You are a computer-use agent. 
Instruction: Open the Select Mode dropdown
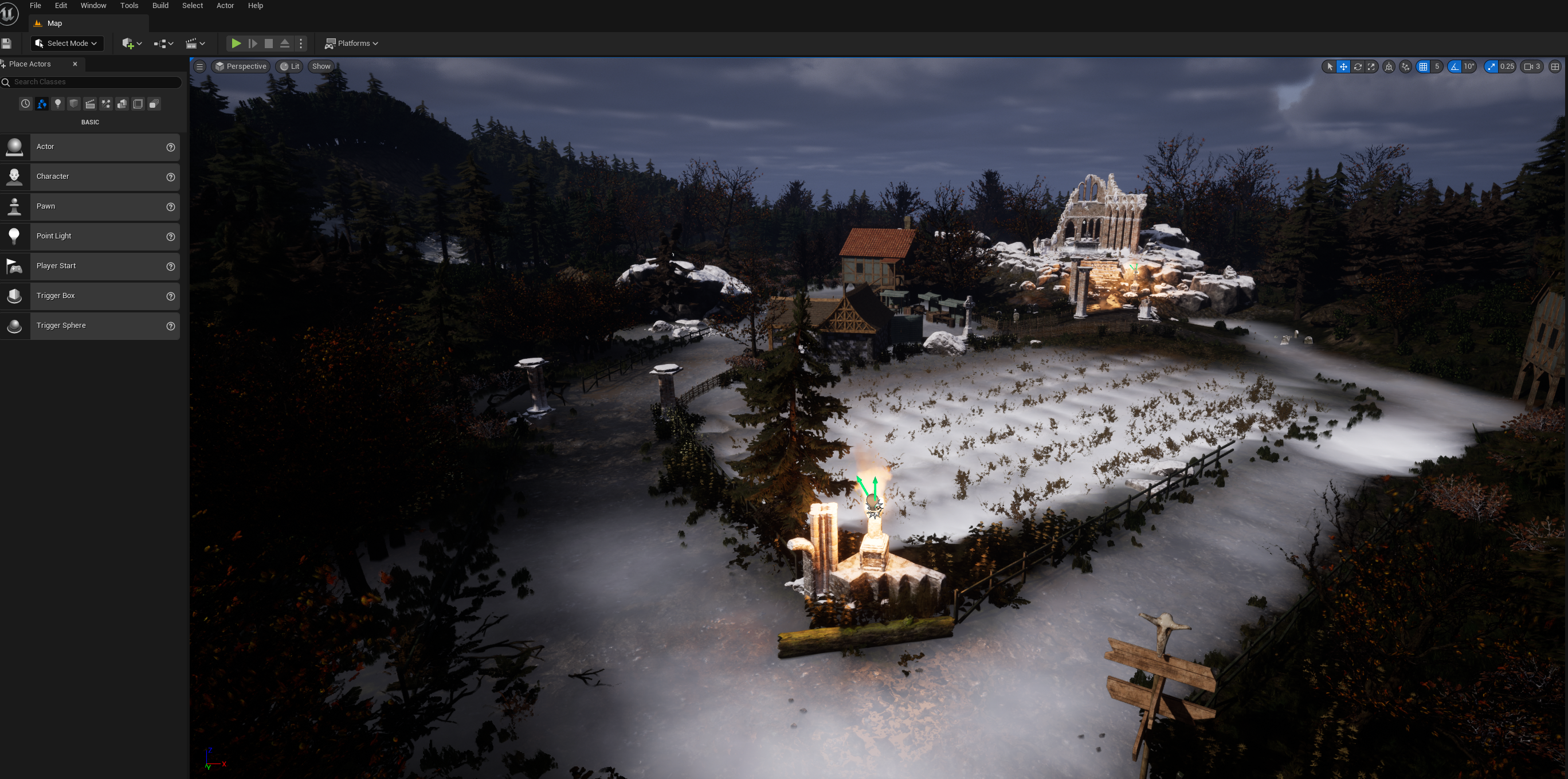click(66, 43)
